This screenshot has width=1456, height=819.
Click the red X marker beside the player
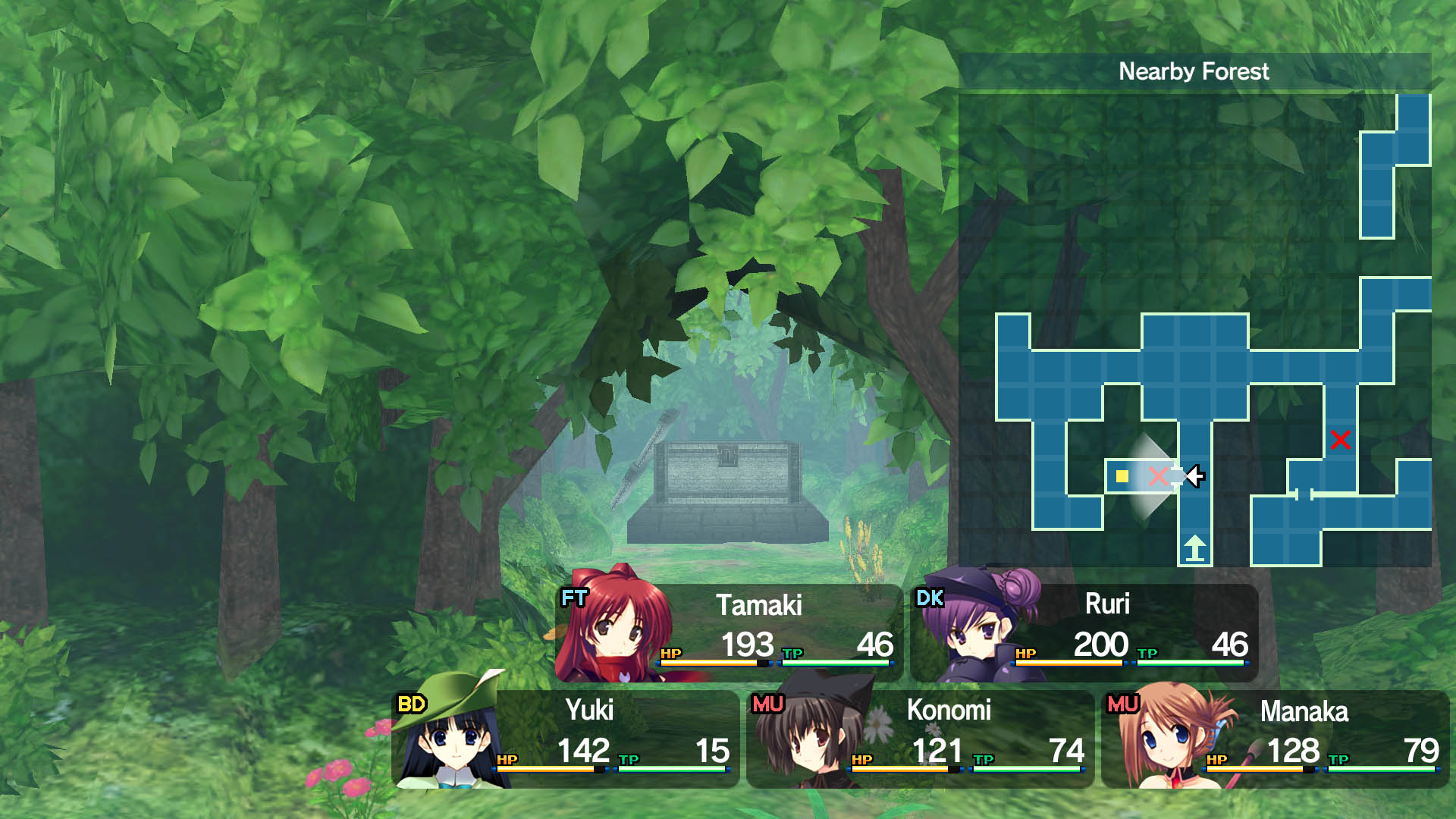tap(1158, 478)
